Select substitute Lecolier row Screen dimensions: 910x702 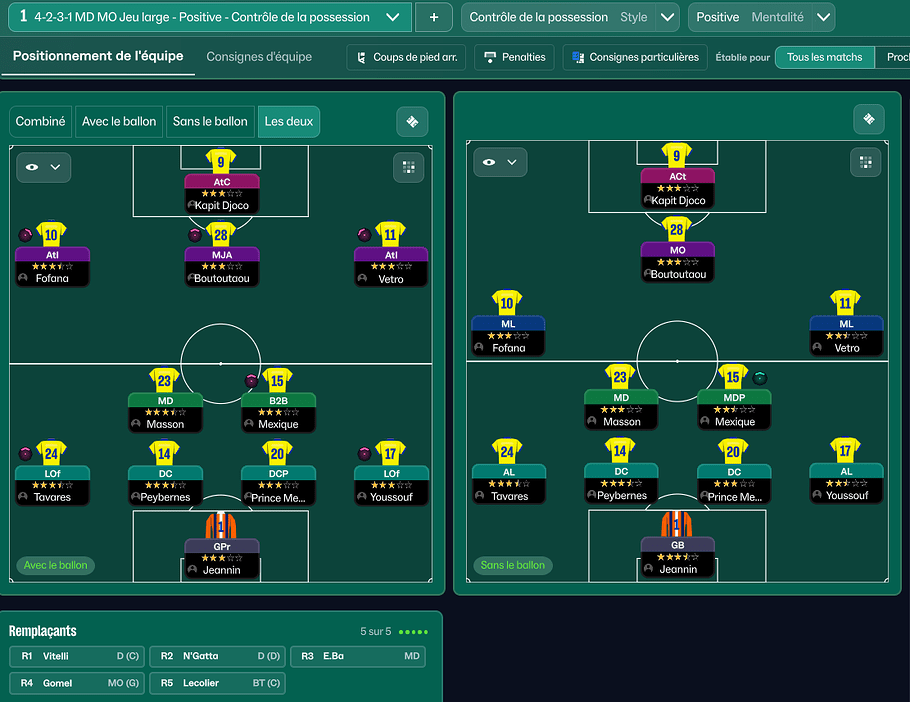[217, 683]
